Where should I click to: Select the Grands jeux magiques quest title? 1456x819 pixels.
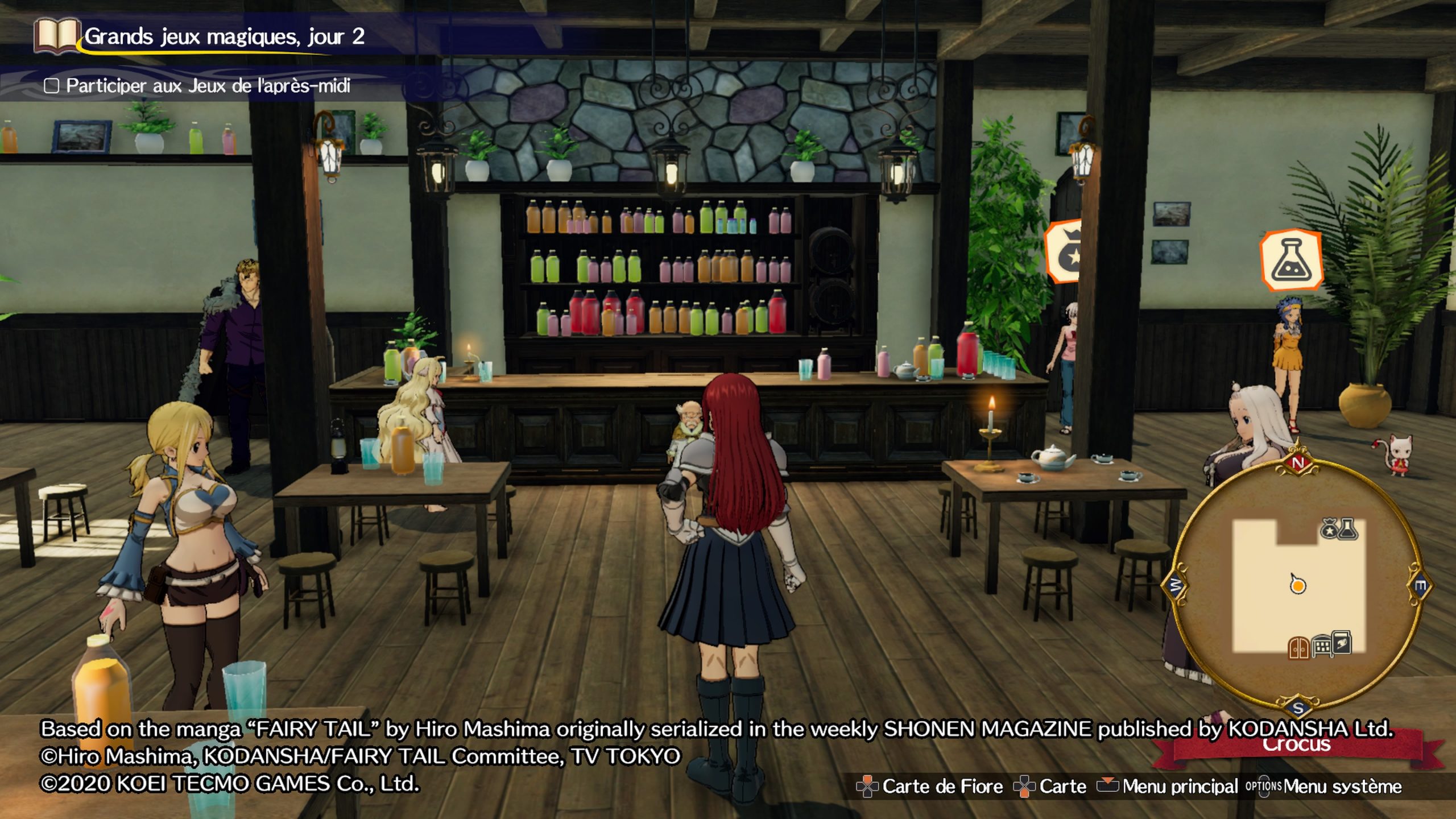click(224, 36)
